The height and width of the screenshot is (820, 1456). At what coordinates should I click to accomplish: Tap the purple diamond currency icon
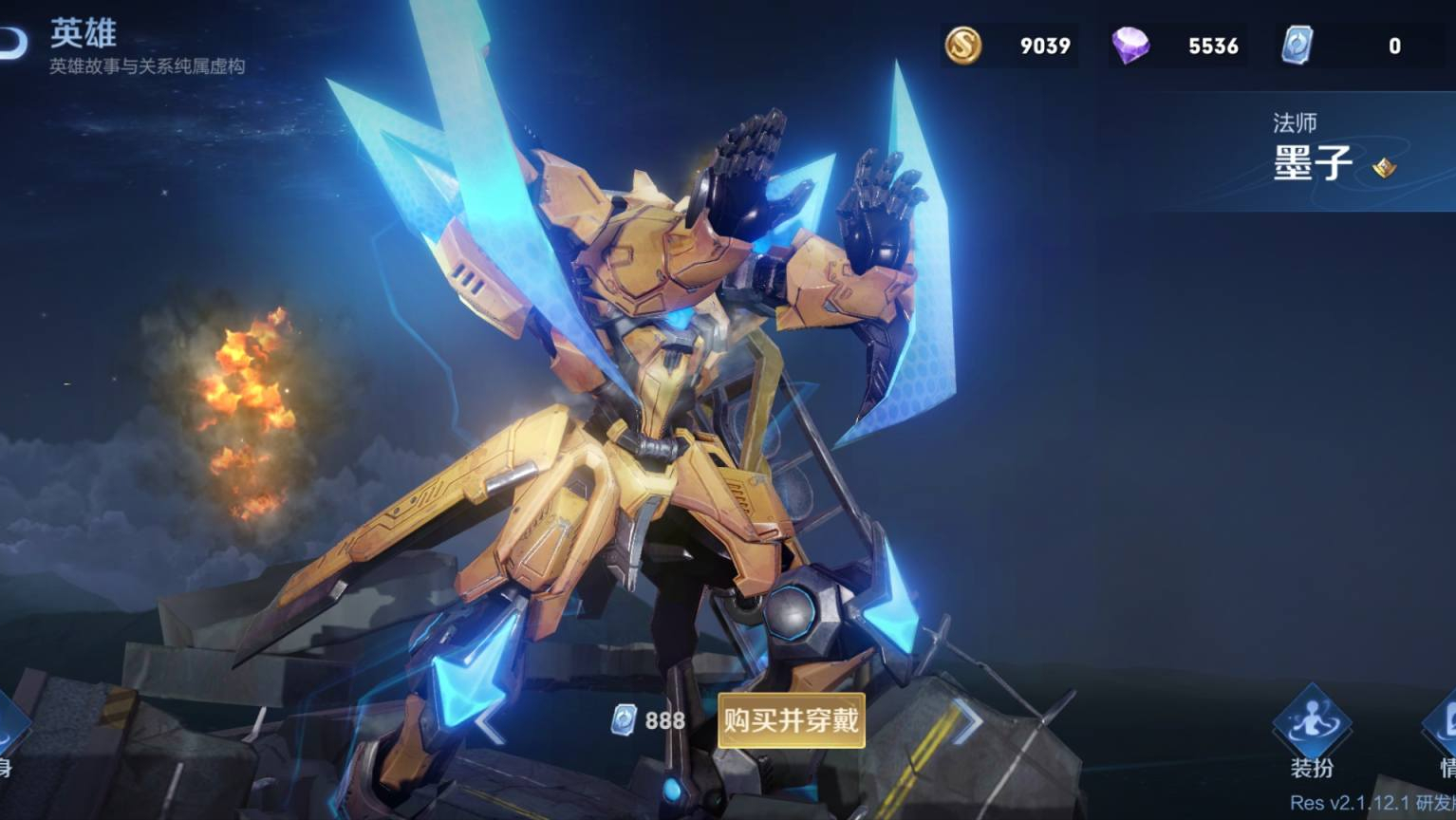(x=1130, y=46)
